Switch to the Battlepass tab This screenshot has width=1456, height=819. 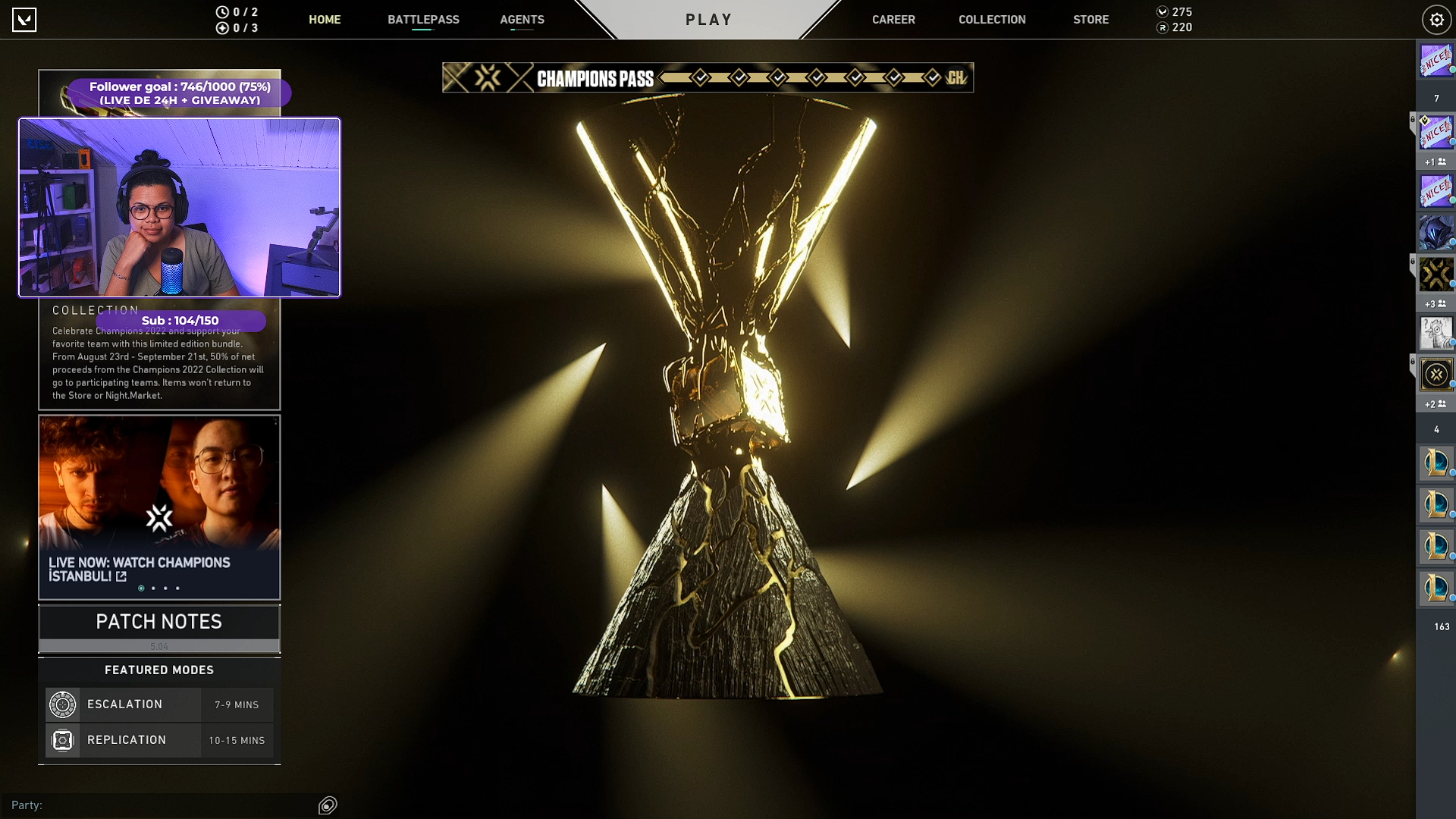tap(423, 20)
